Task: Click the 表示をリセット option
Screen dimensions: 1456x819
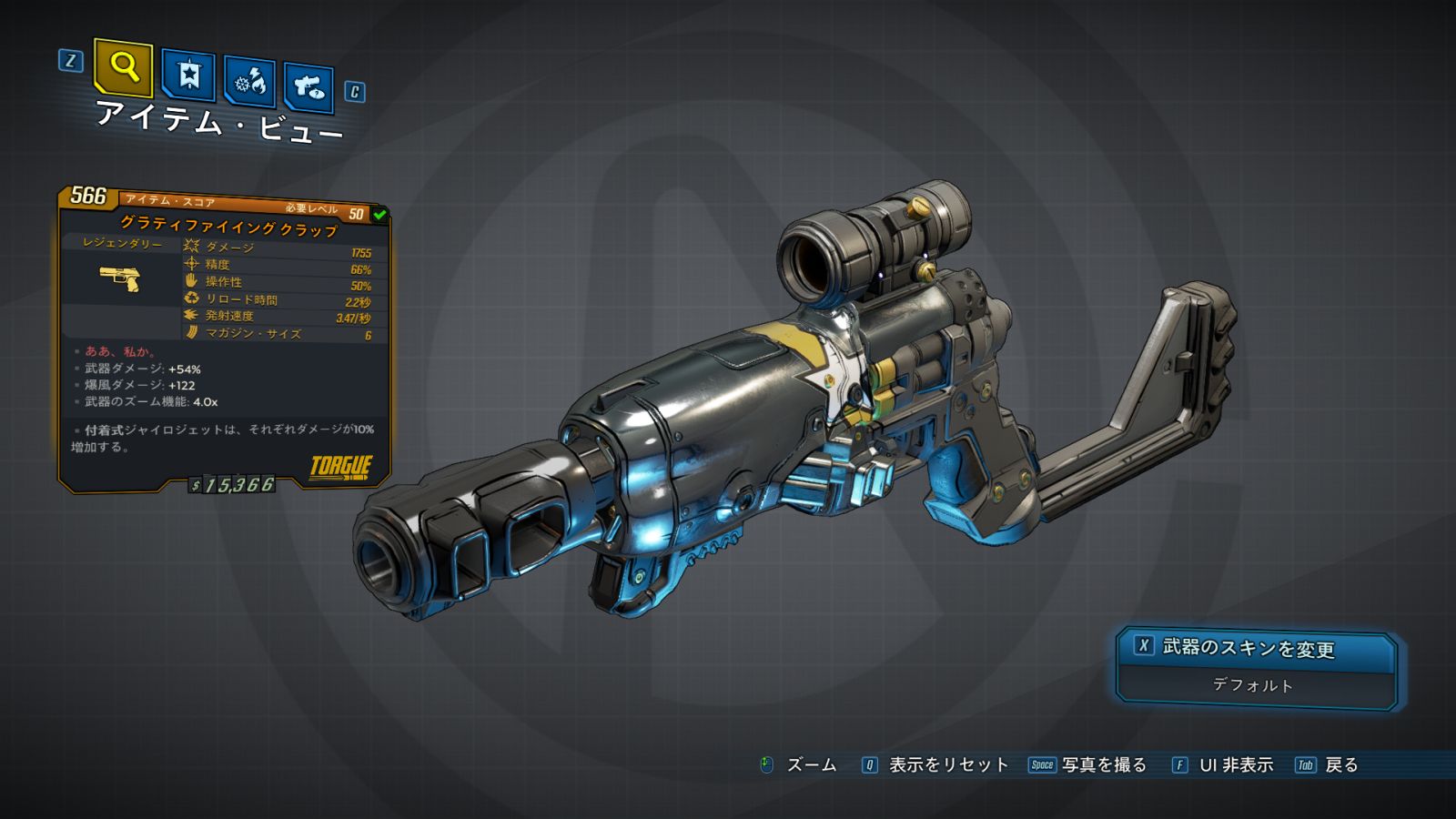Action: 947,765
